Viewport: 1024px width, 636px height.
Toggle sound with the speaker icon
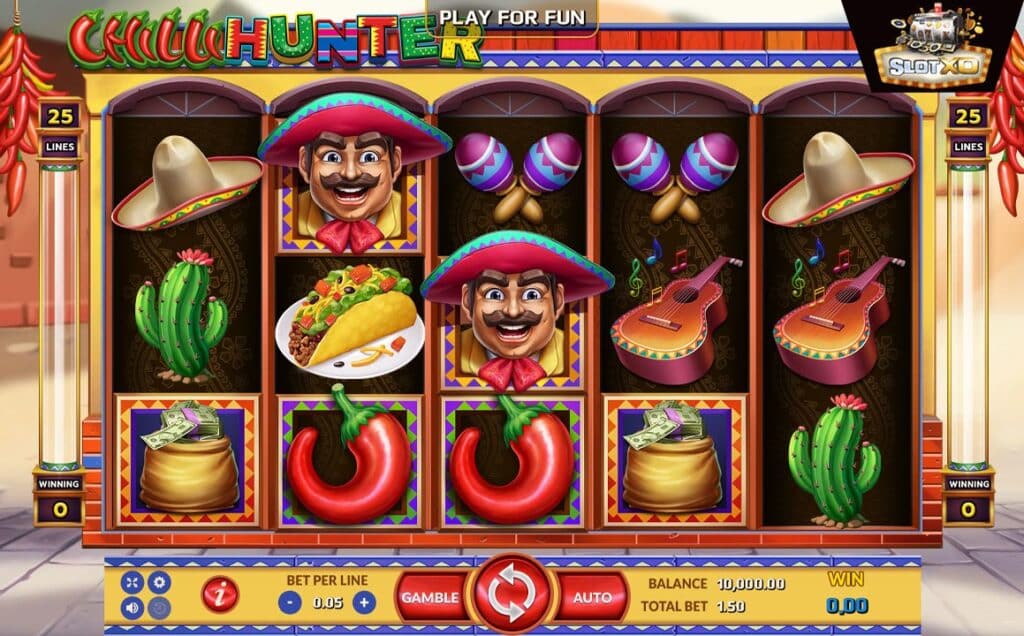(x=133, y=607)
